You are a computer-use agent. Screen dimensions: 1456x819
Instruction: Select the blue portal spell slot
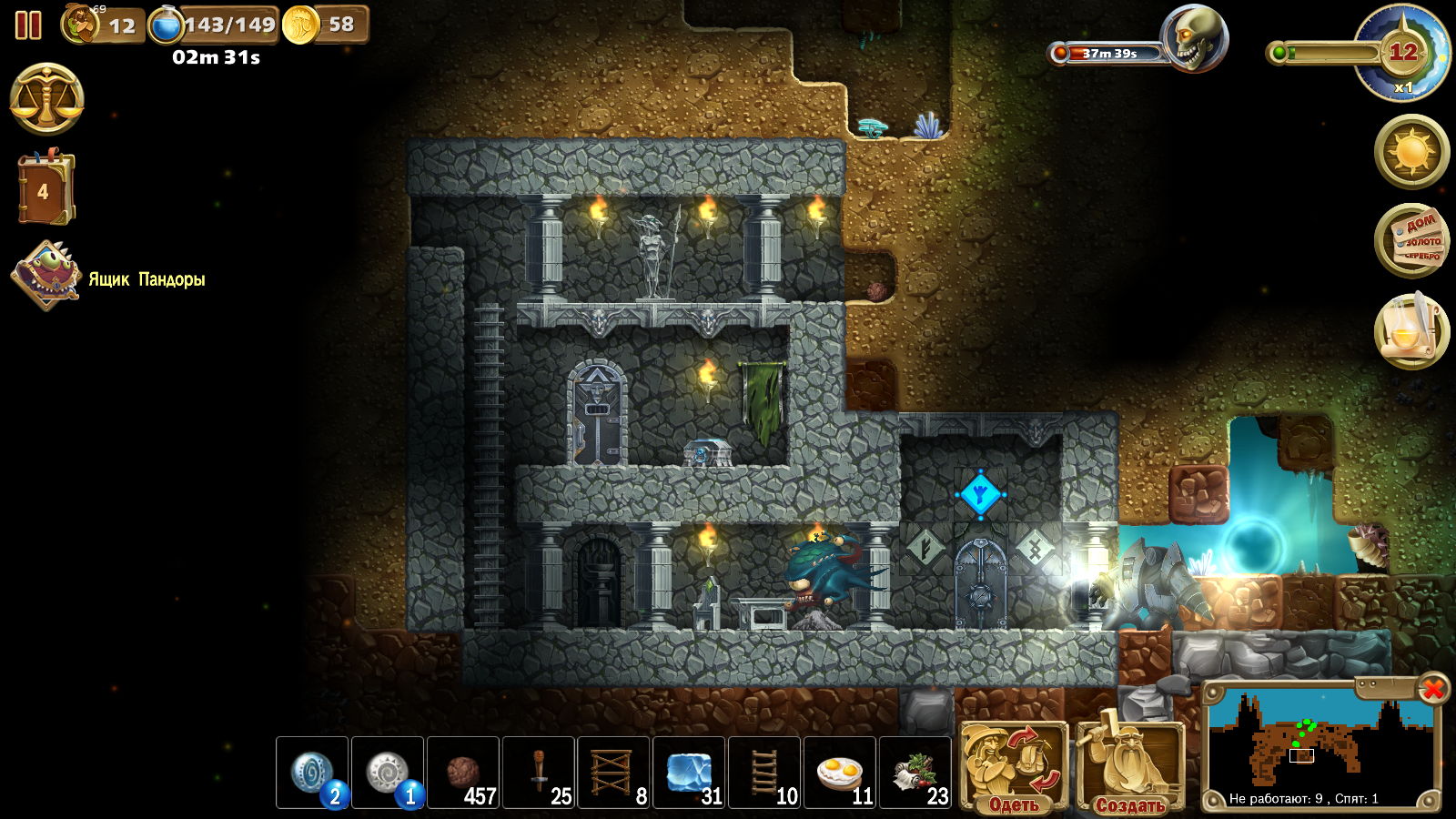point(312,773)
